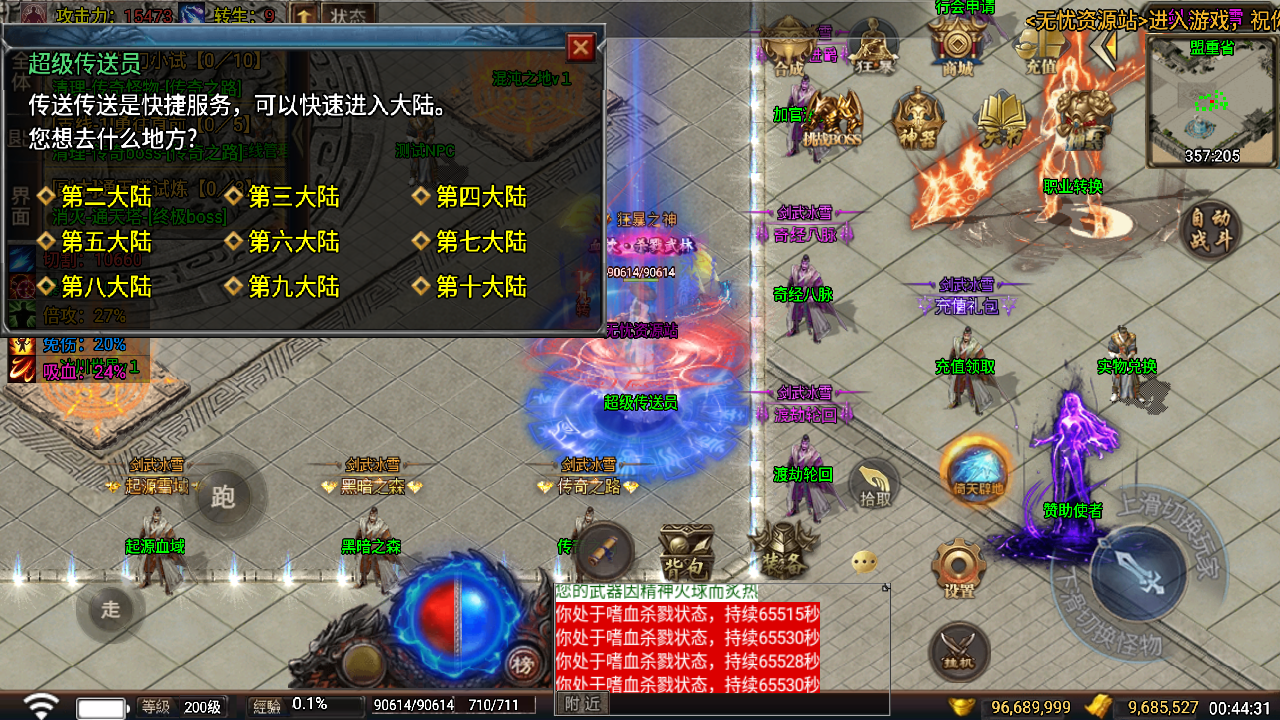Teleport to 第二大陆
The image size is (1280, 720).
point(106,196)
